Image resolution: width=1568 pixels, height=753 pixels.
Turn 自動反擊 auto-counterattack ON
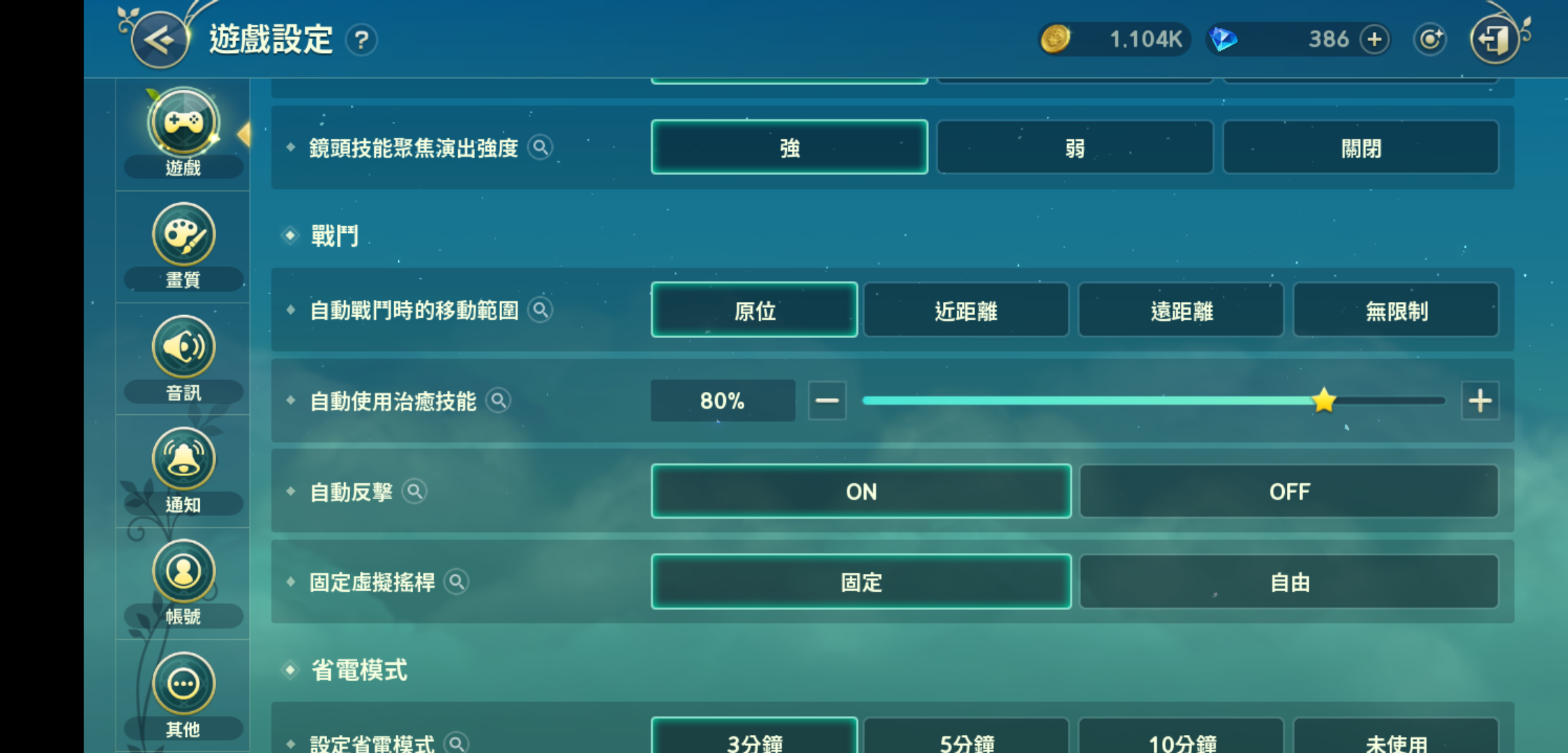point(862,492)
